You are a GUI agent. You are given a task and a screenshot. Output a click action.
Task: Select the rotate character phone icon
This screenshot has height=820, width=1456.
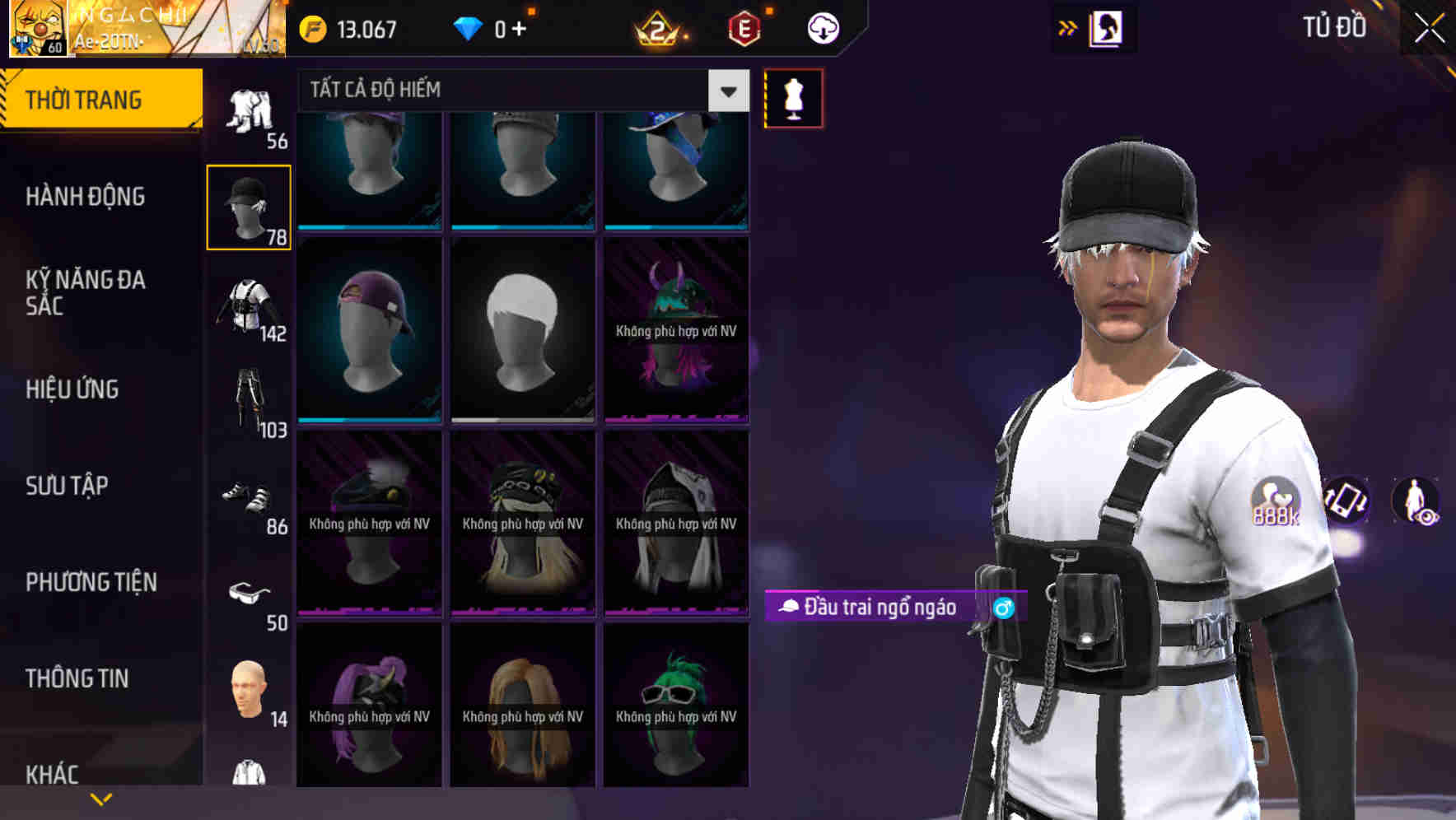[1344, 502]
